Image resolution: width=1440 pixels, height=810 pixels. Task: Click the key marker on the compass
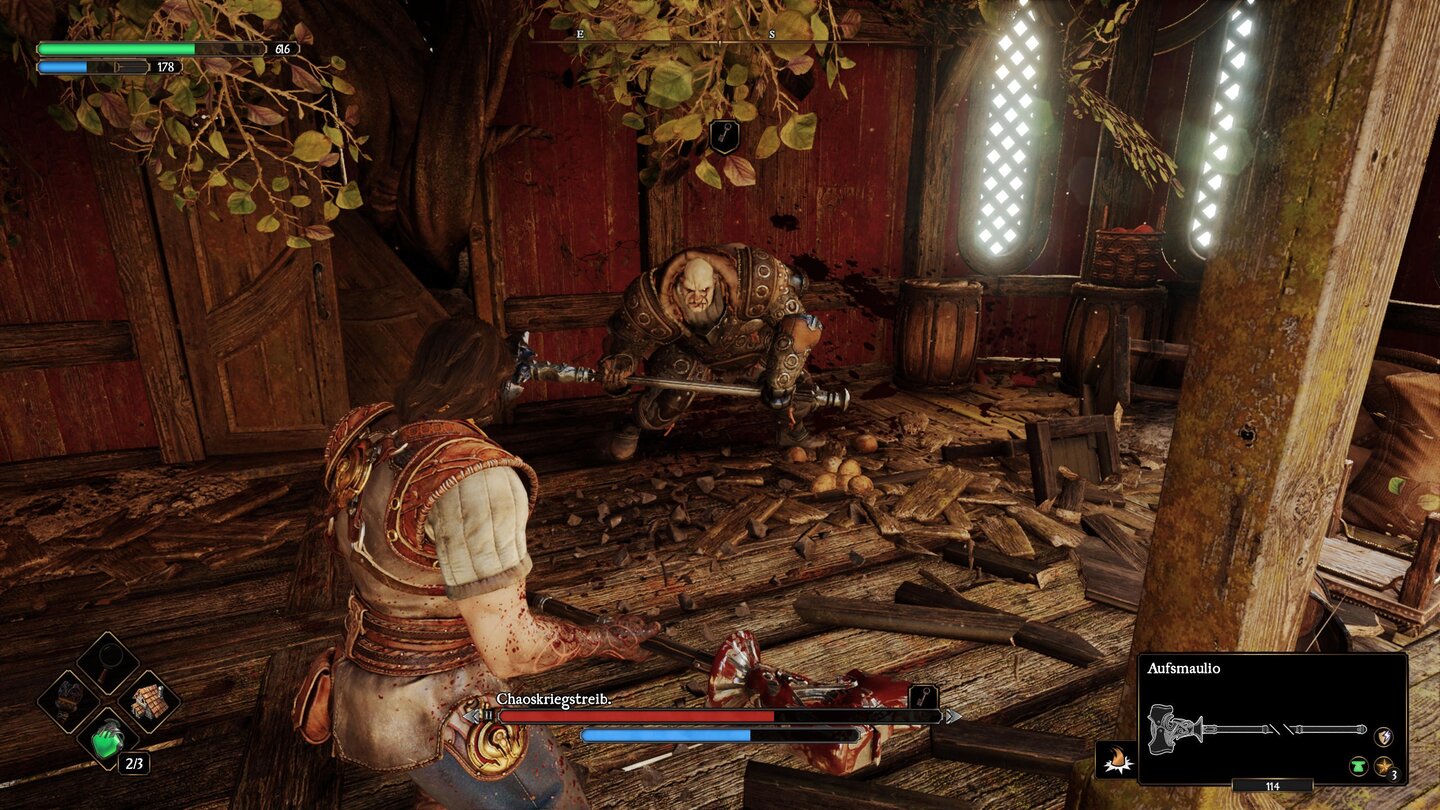(x=723, y=137)
